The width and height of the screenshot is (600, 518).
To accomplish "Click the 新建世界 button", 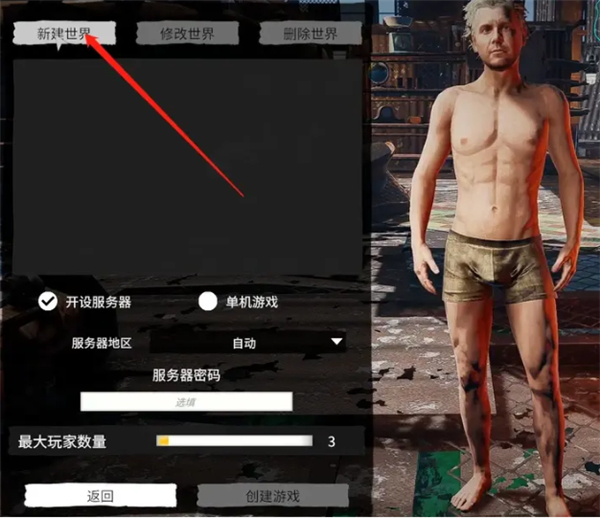I will coord(64,32).
